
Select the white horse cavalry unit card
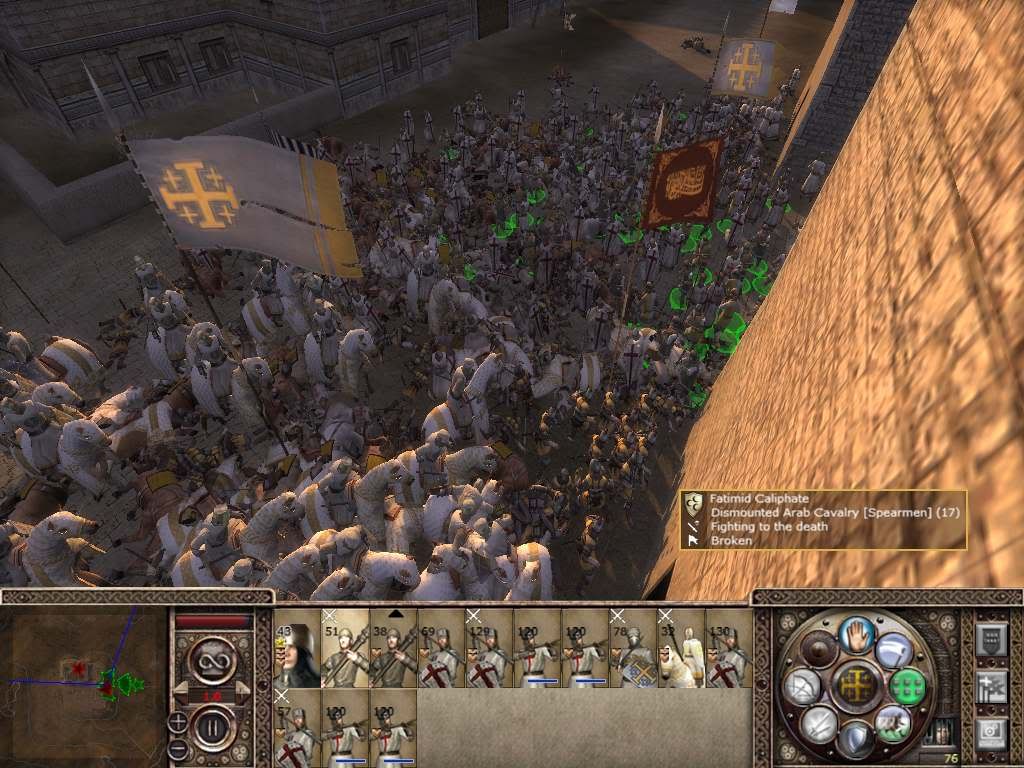(x=681, y=648)
